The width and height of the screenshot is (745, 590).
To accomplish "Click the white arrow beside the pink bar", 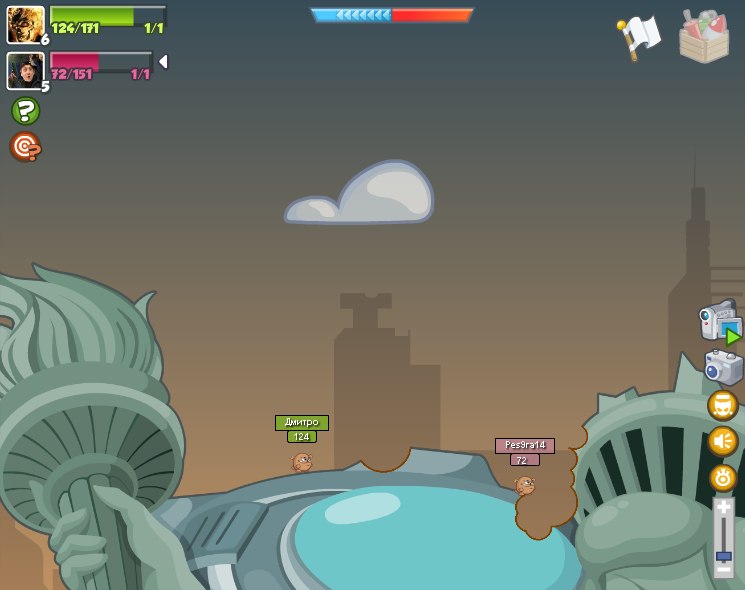I will (x=163, y=62).
